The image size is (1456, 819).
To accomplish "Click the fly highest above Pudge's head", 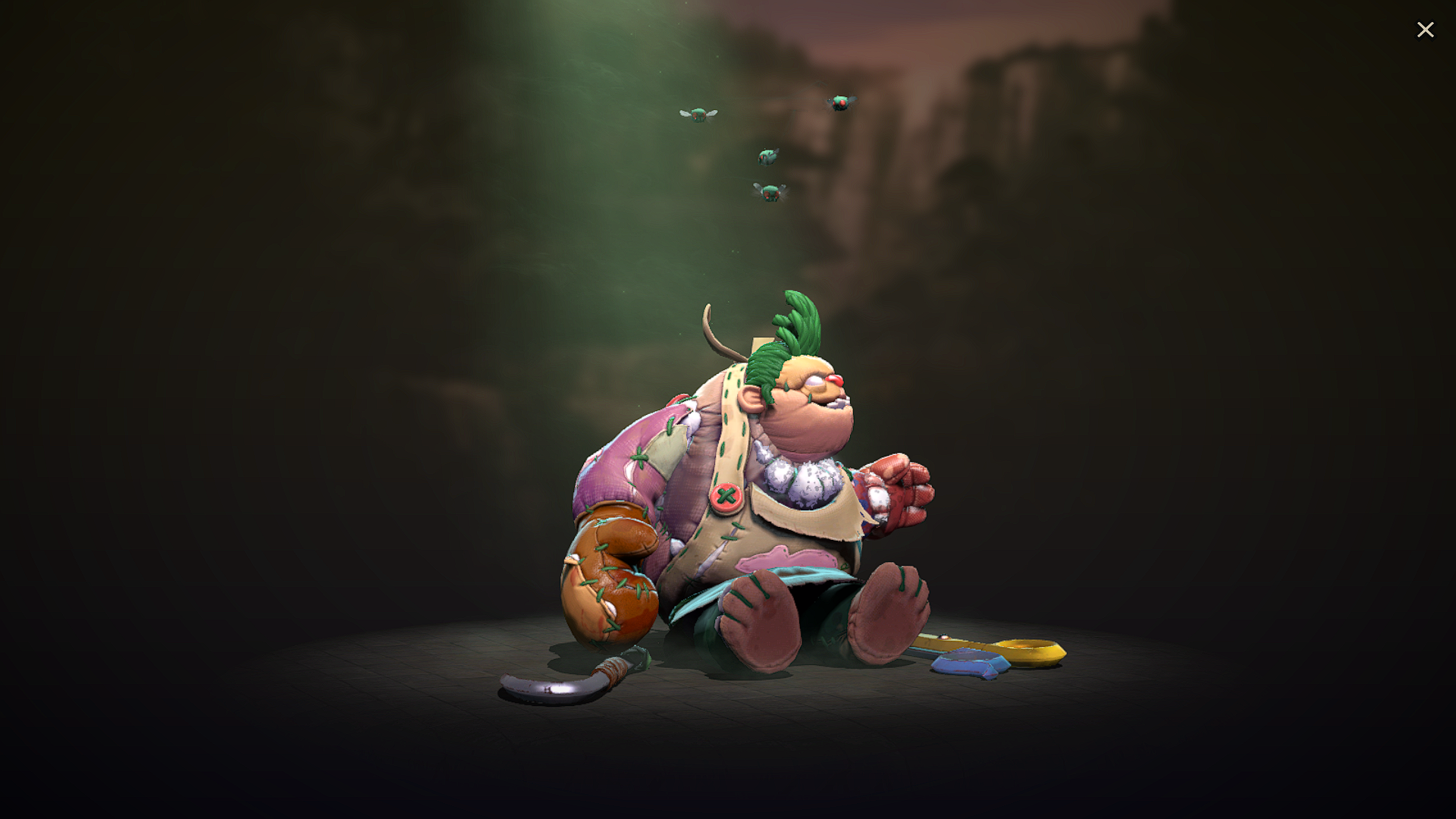I will pyautogui.click(x=840, y=102).
